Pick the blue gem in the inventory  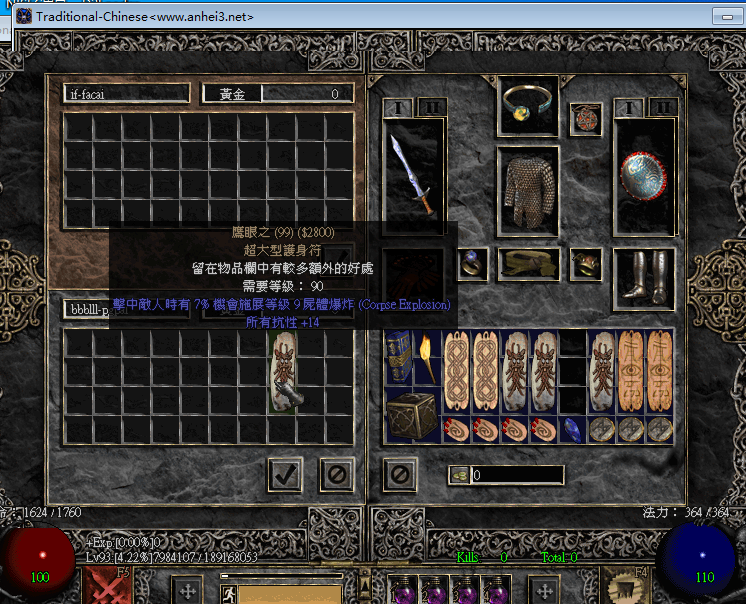[x=570, y=429]
